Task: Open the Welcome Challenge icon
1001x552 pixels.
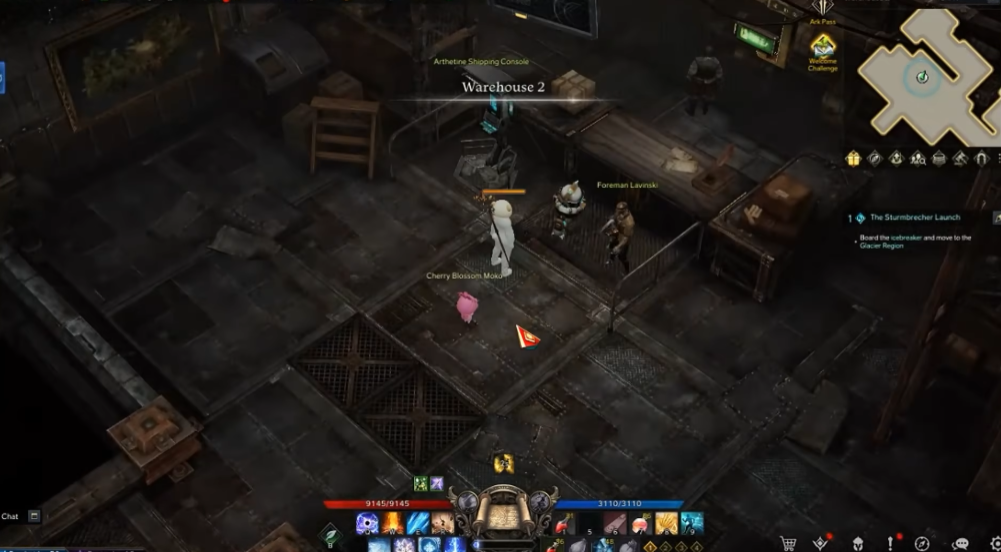Action: coord(822,47)
